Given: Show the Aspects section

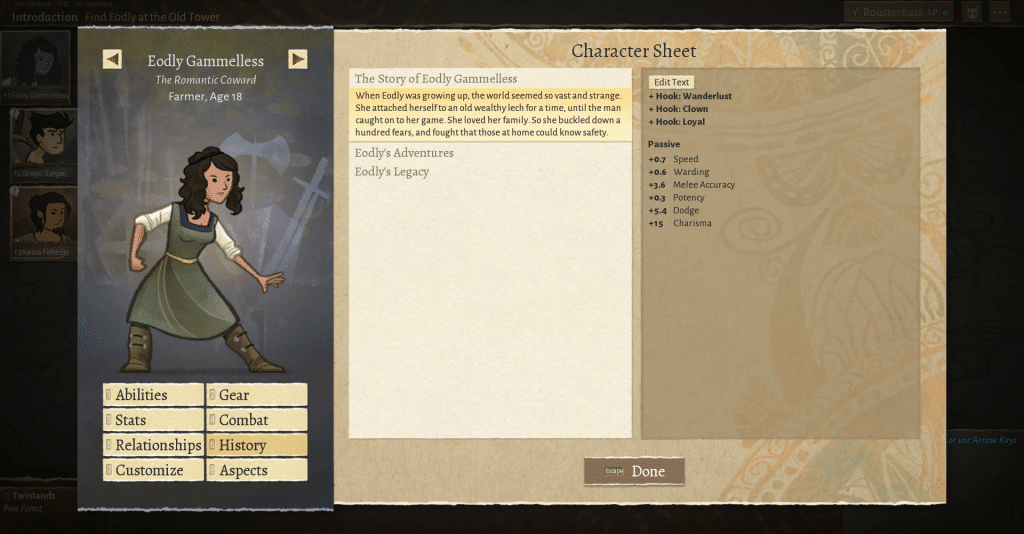Looking at the screenshot, I should click(257, 470).
